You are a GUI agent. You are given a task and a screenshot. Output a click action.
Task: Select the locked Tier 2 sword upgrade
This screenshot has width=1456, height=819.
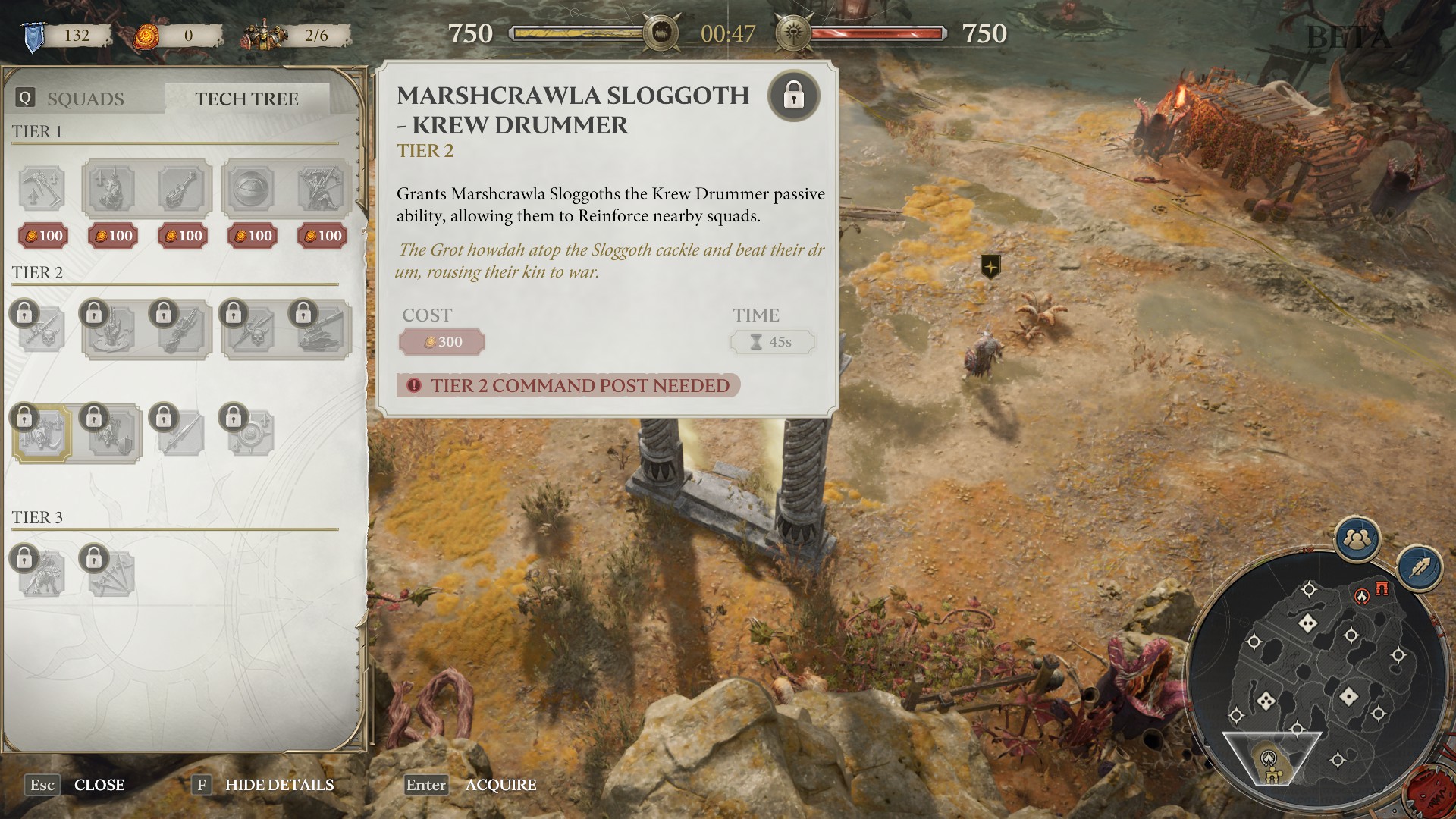[181, 434]
